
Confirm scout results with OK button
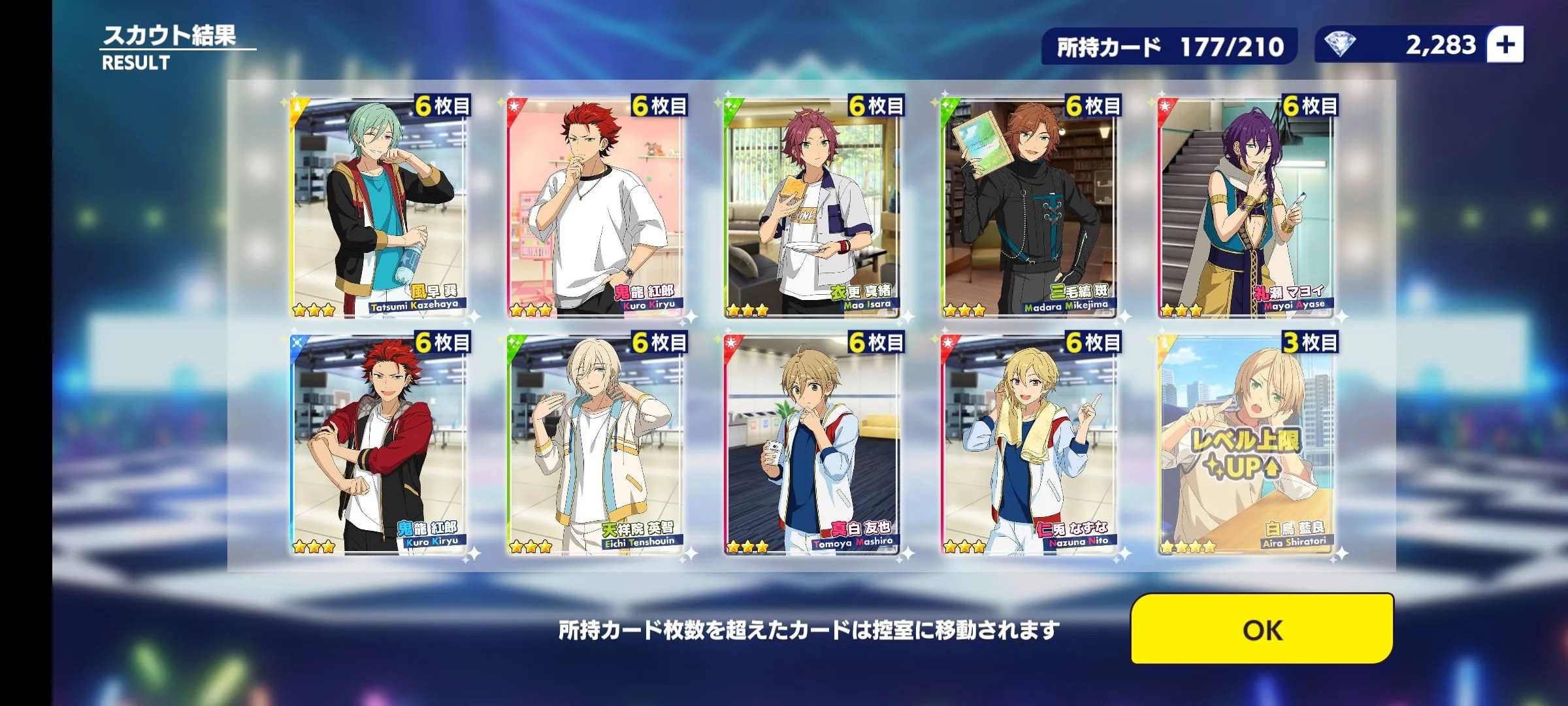(x=1262, y=630)
